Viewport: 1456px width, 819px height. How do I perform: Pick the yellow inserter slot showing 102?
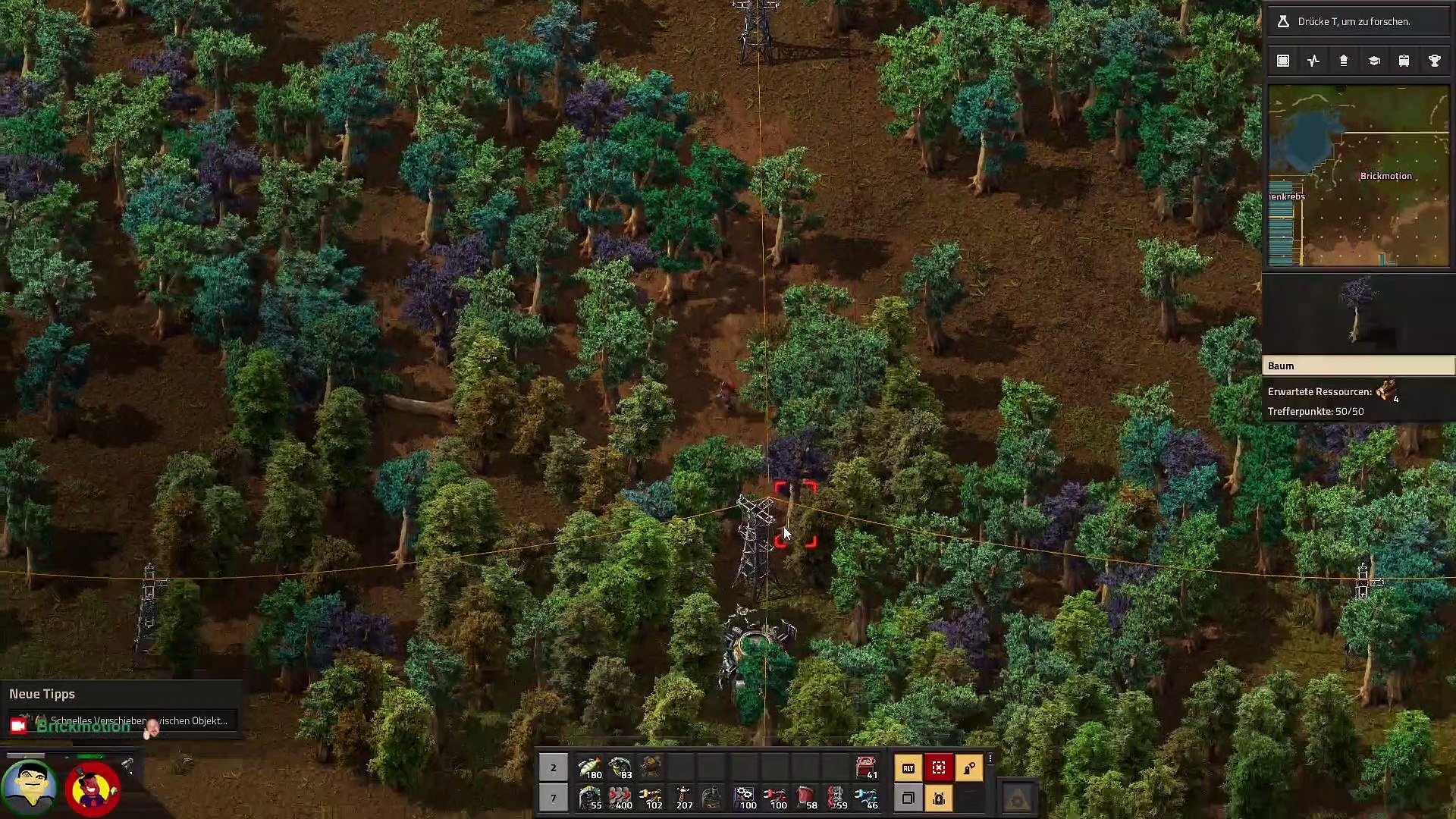(x=651, y=798)
